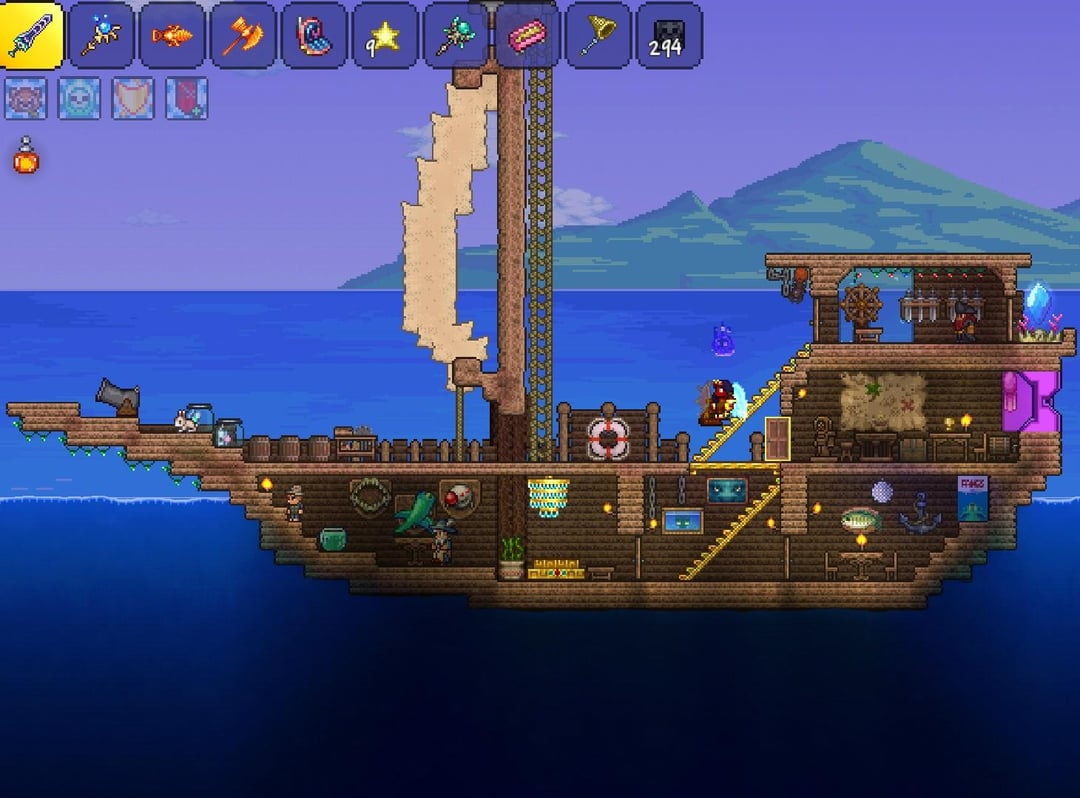Select the purple sword in the hotbar
Image resolution: width=1080 pixels, height=798 pixels.
32,36
